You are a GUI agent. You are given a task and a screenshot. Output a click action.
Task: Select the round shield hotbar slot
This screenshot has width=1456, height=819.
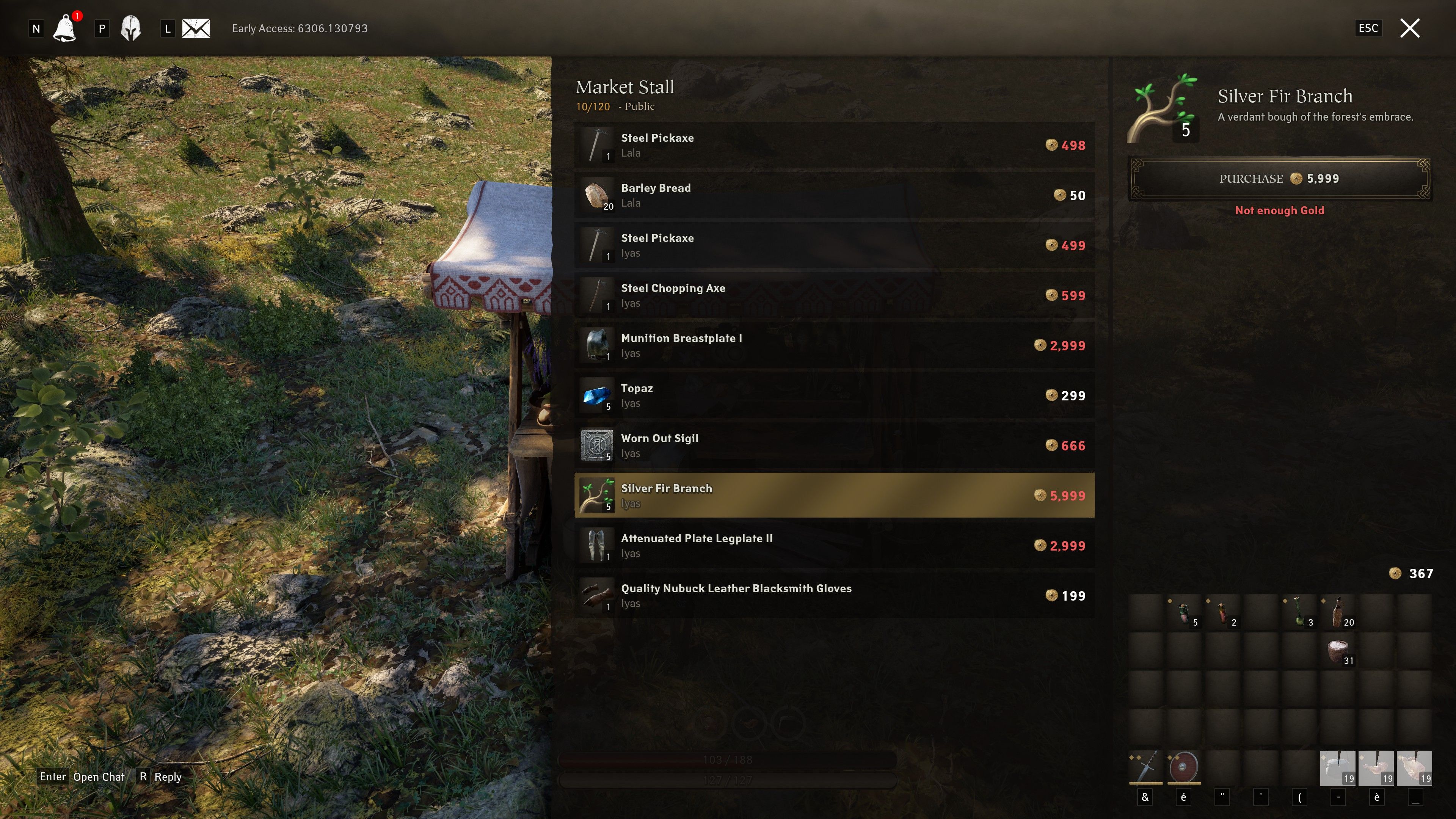(x=1183, y=767)
